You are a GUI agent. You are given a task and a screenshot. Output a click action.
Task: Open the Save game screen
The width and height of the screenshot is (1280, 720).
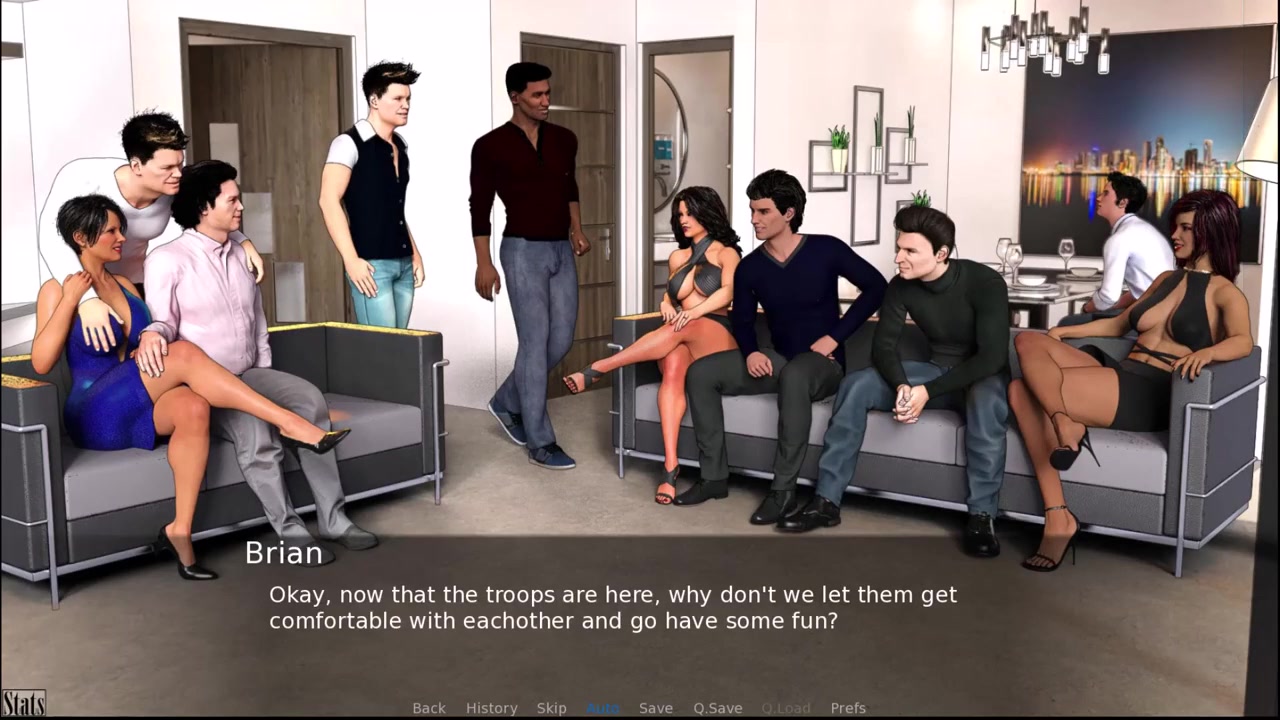[656, 708]
